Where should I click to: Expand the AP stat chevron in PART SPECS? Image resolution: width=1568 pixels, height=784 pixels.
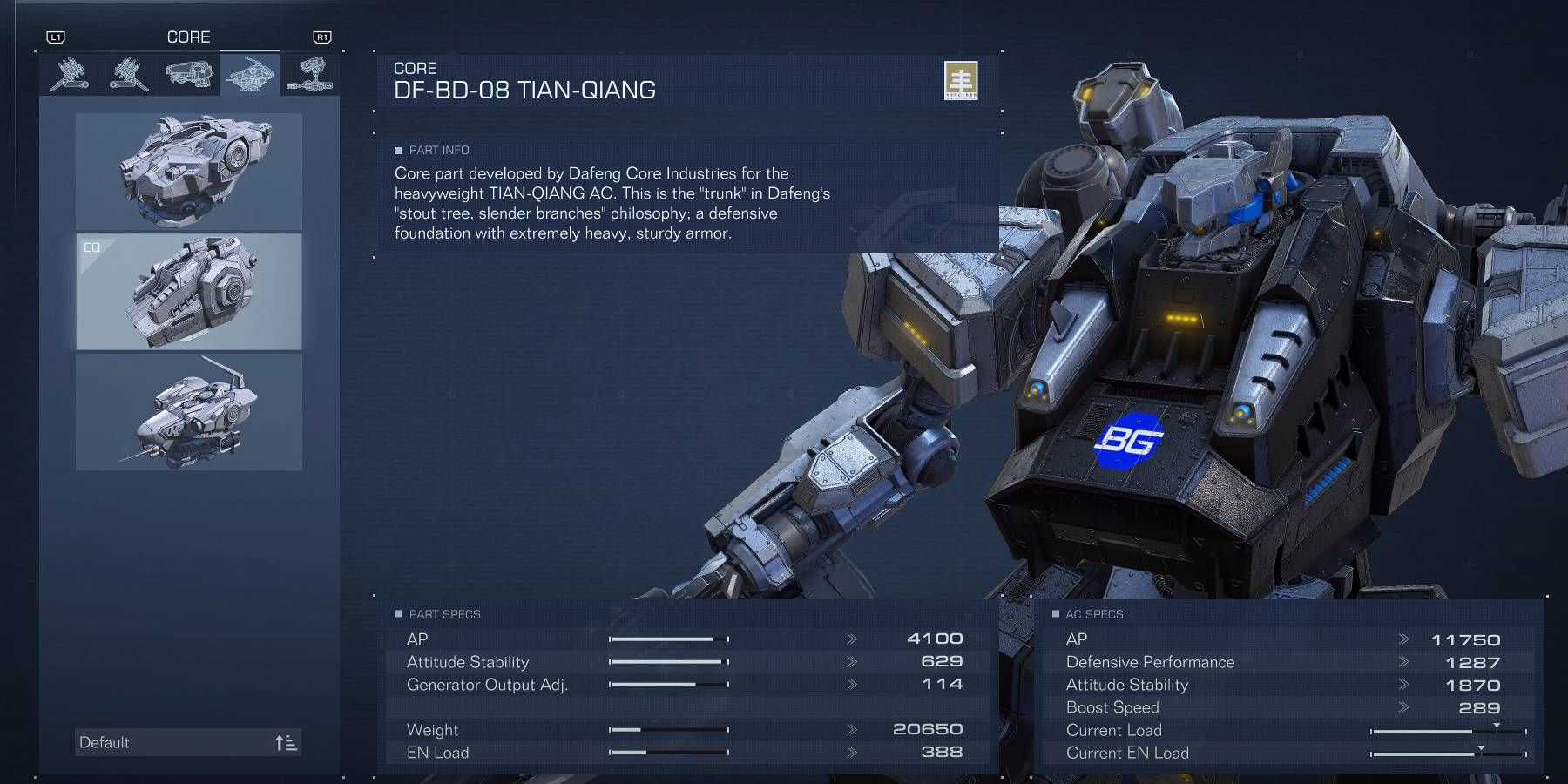pyautogui.click(x=849, y=639)
